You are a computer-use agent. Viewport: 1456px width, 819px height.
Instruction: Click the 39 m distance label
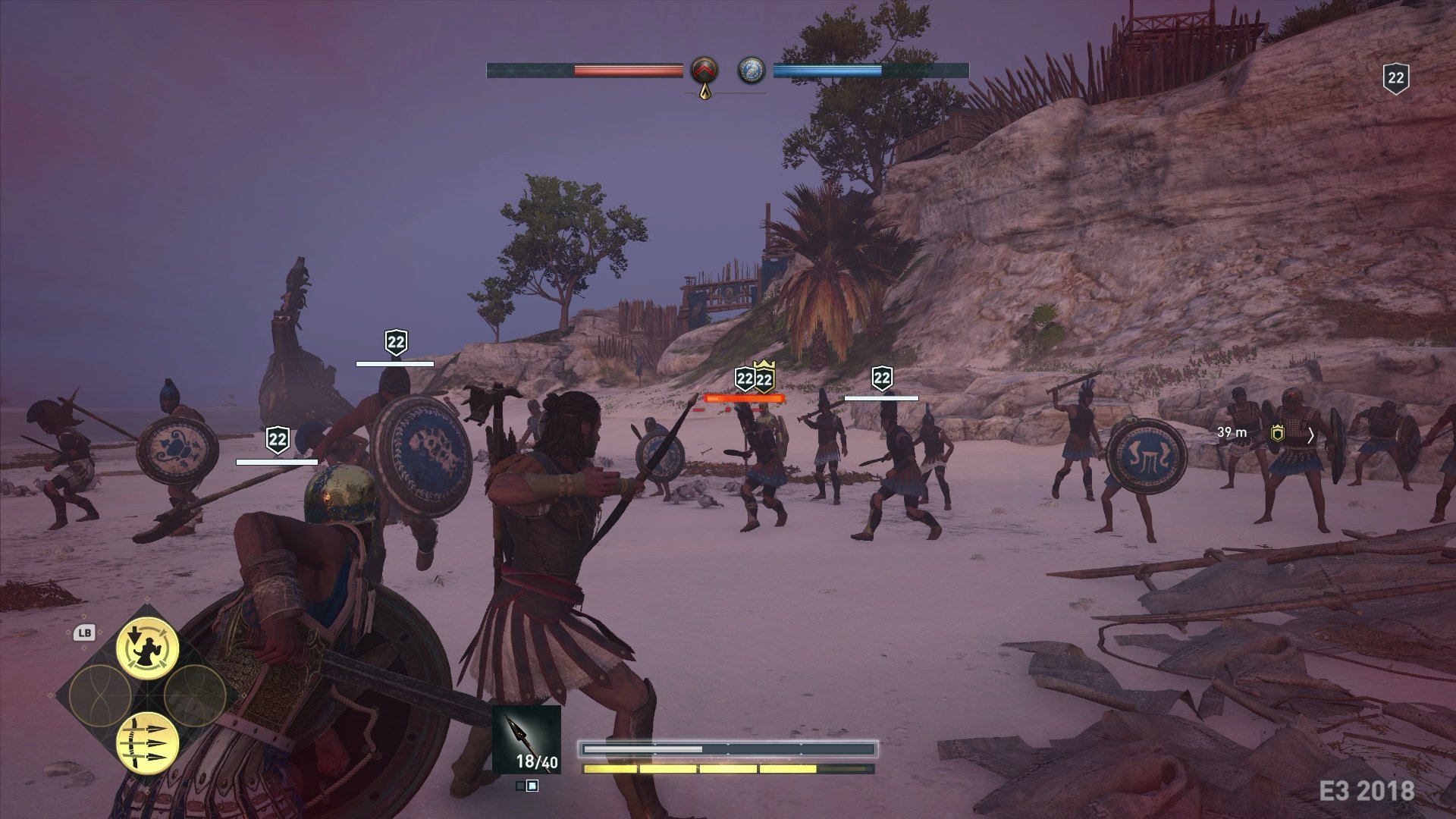point(1232,432)
